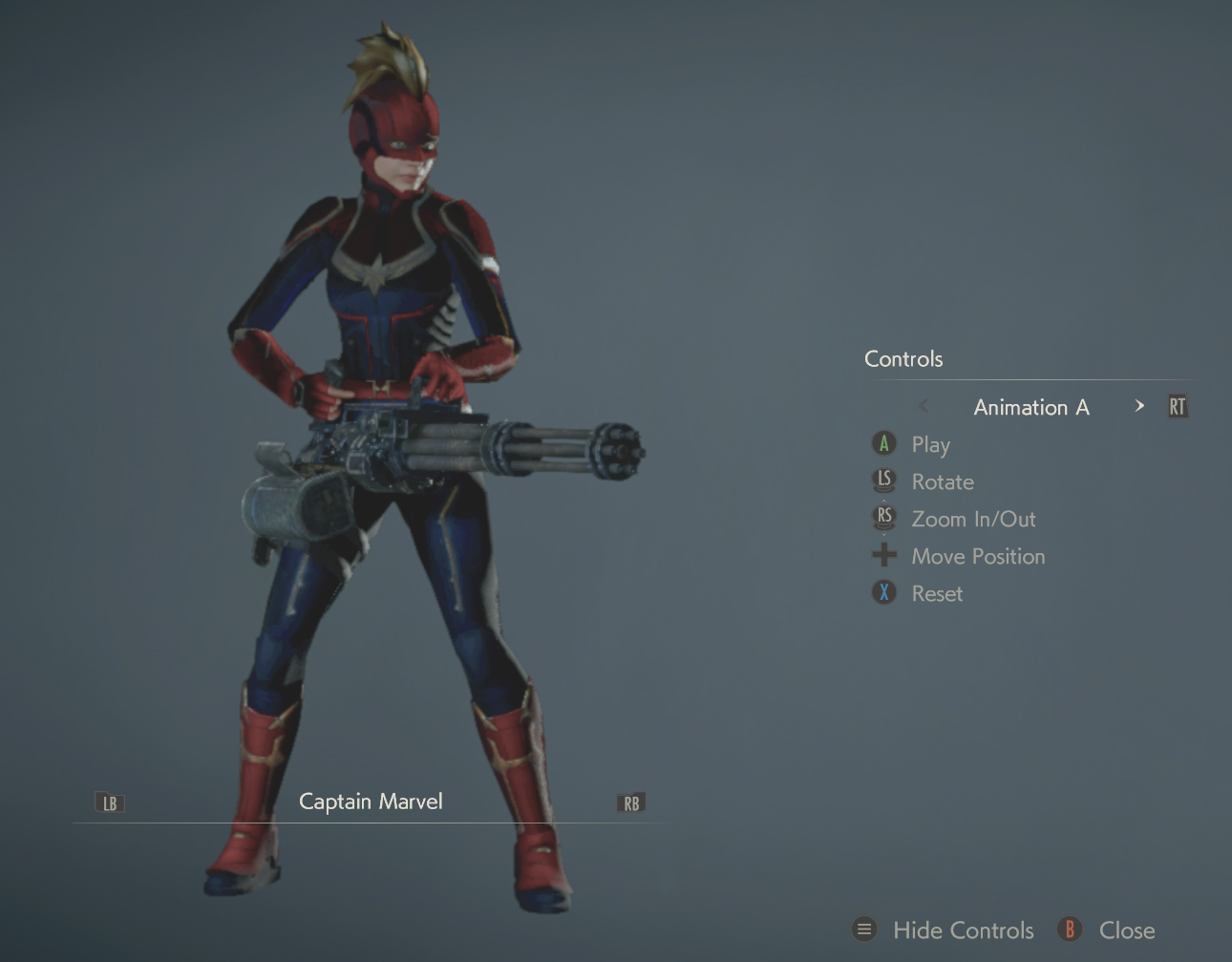This screenshot has height=962, width=1232.
Task: Choose the Move Position control entry
Action: (x=977, y=556)
